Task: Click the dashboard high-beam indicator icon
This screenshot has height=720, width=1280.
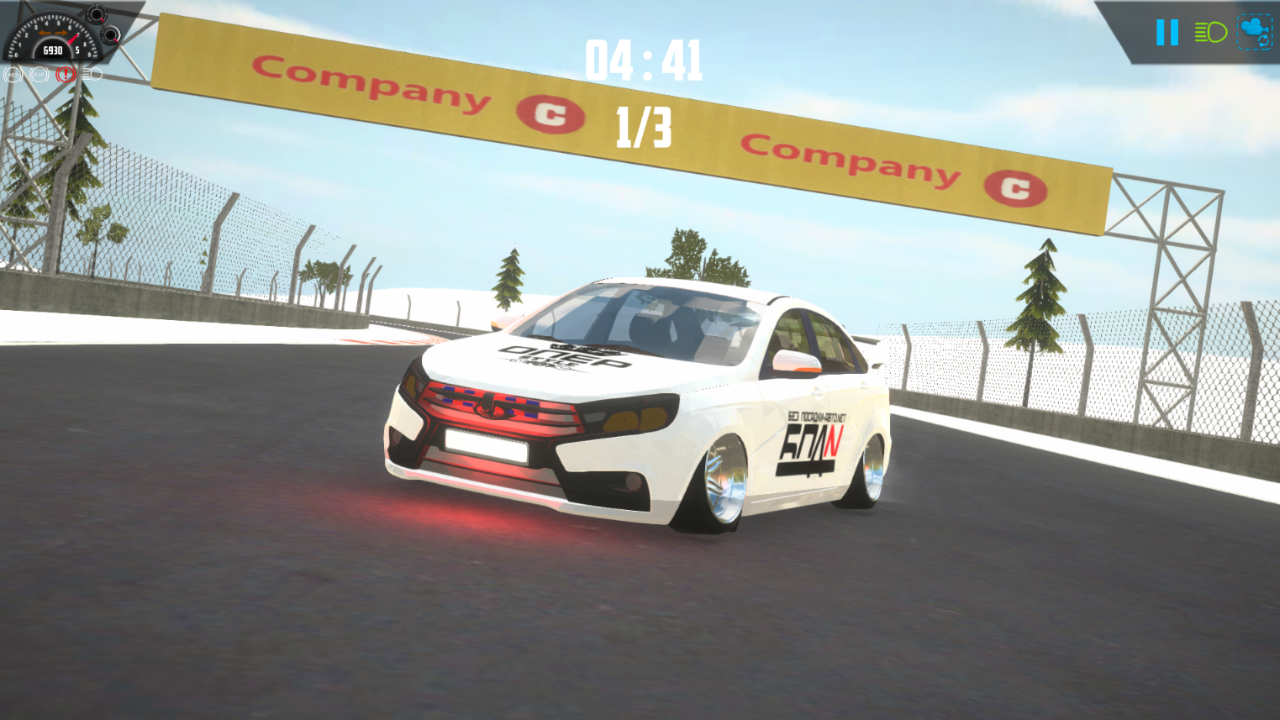Action: [92, 74]
